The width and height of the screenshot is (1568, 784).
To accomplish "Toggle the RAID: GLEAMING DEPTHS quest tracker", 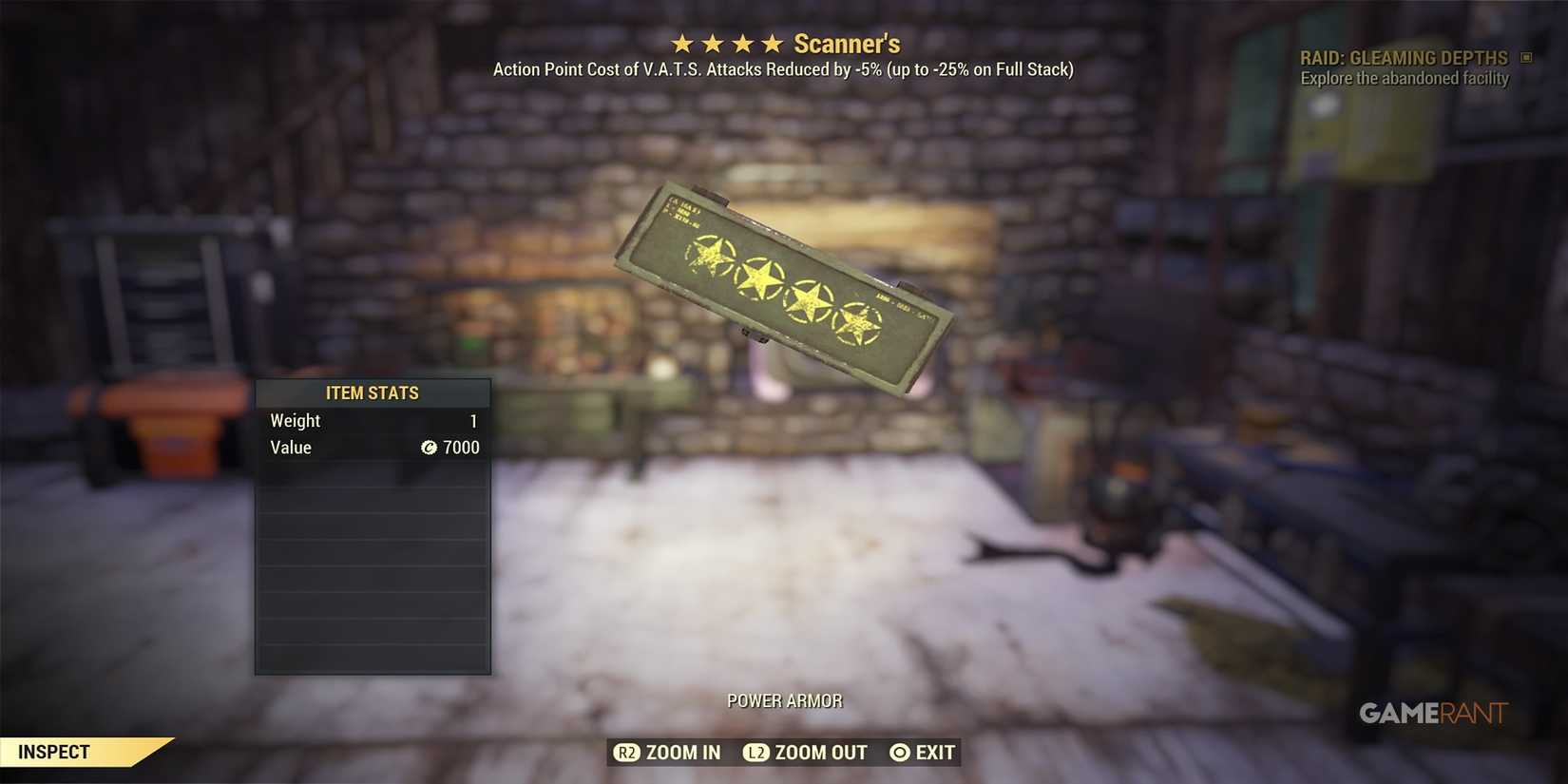I will tap(1404, 57).
